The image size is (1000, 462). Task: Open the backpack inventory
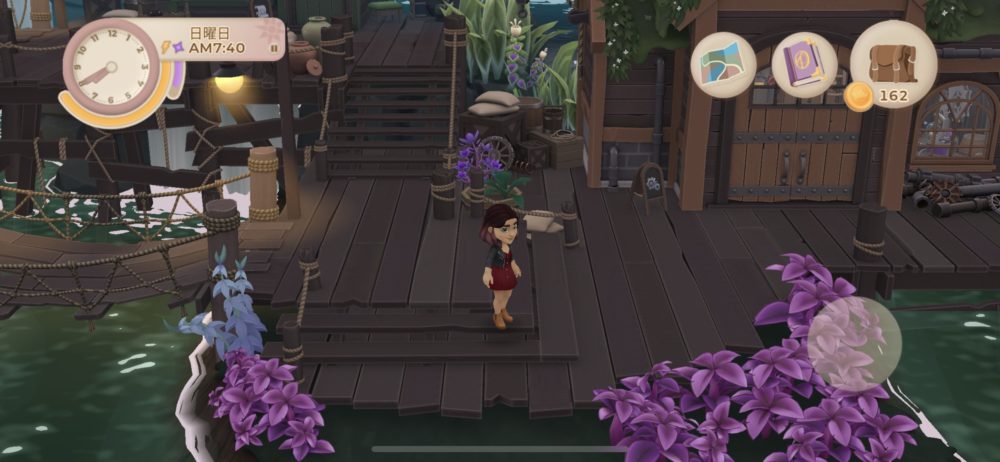[x=893, y=60]
